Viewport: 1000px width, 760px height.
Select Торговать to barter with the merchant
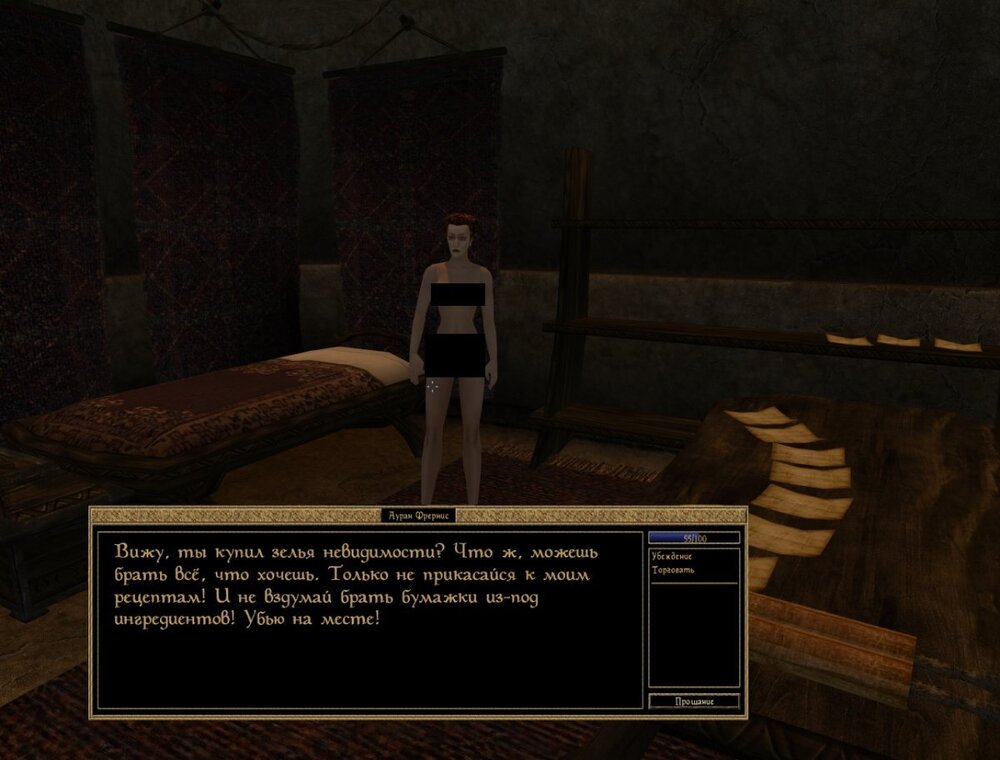(x=671, y=570)
